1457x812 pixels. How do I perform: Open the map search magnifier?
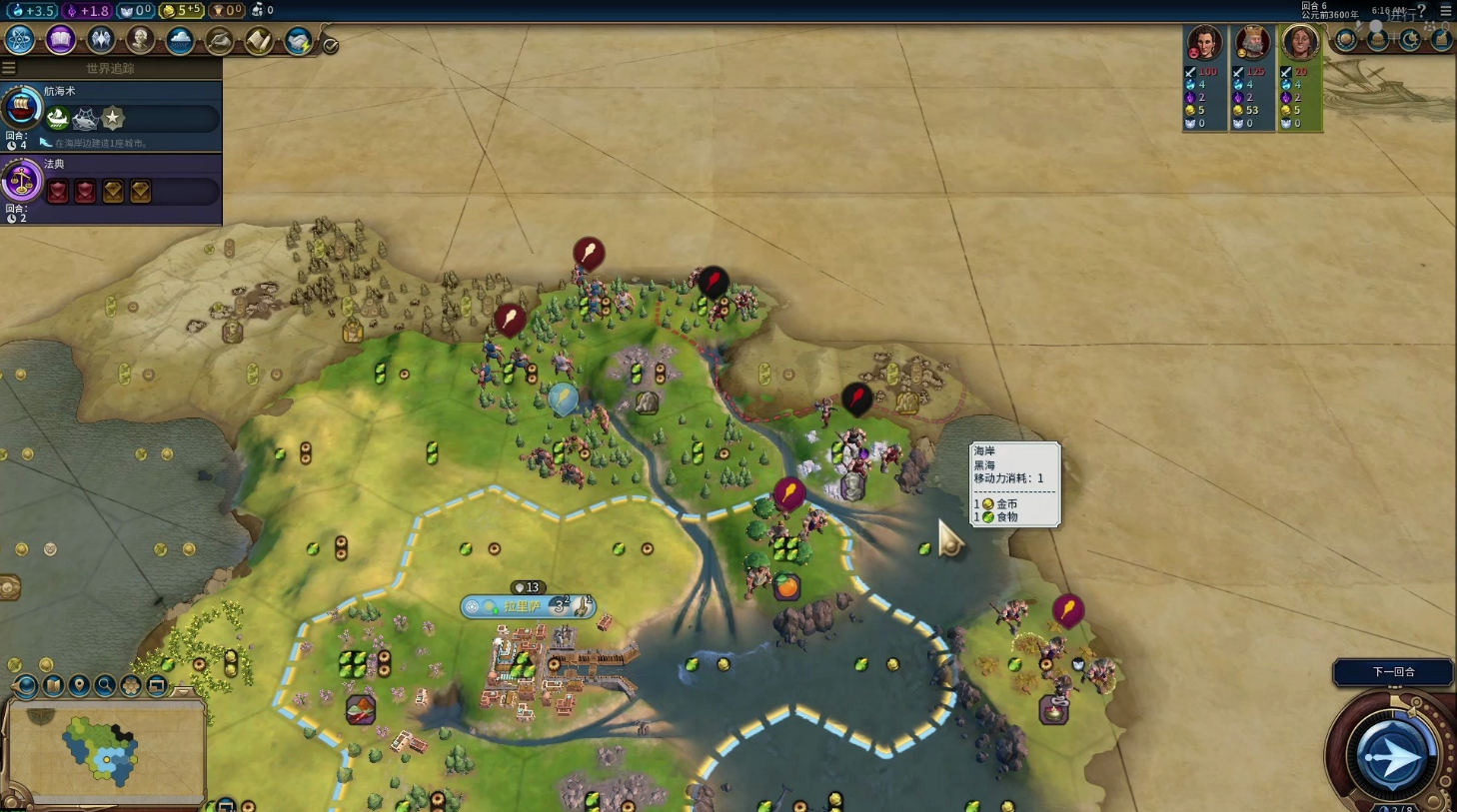click(x=105, y=685)
